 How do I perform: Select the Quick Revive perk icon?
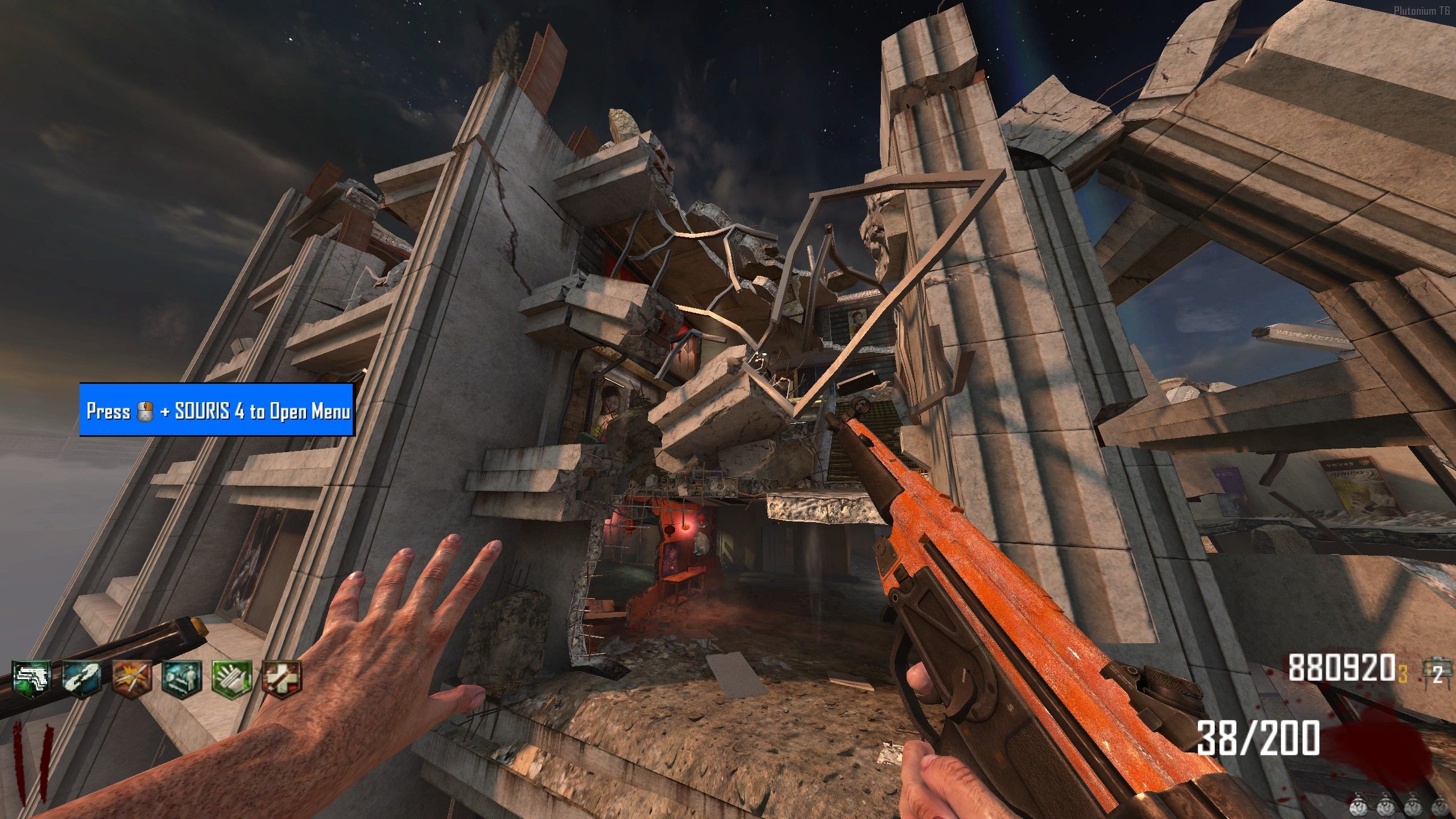(82, 678)
